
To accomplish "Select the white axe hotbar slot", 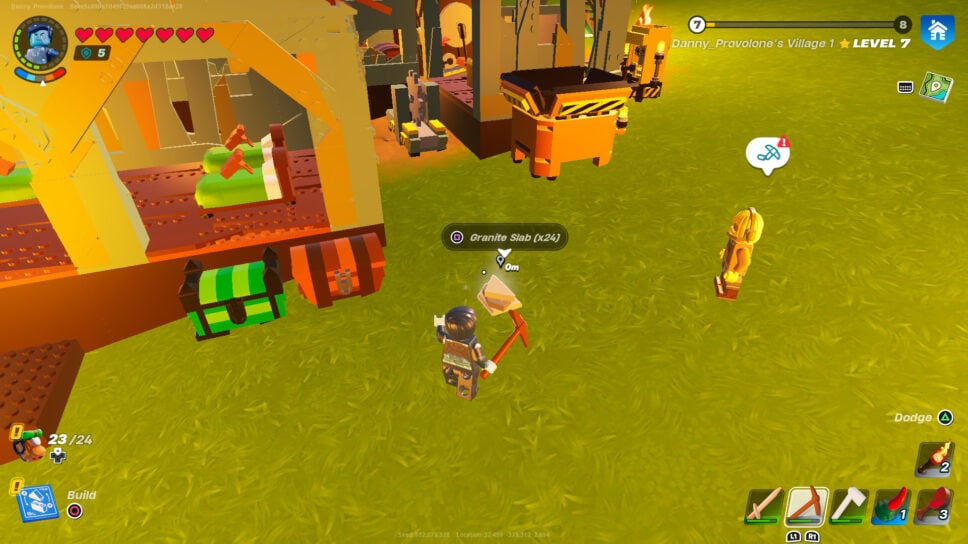I will 848,505.
